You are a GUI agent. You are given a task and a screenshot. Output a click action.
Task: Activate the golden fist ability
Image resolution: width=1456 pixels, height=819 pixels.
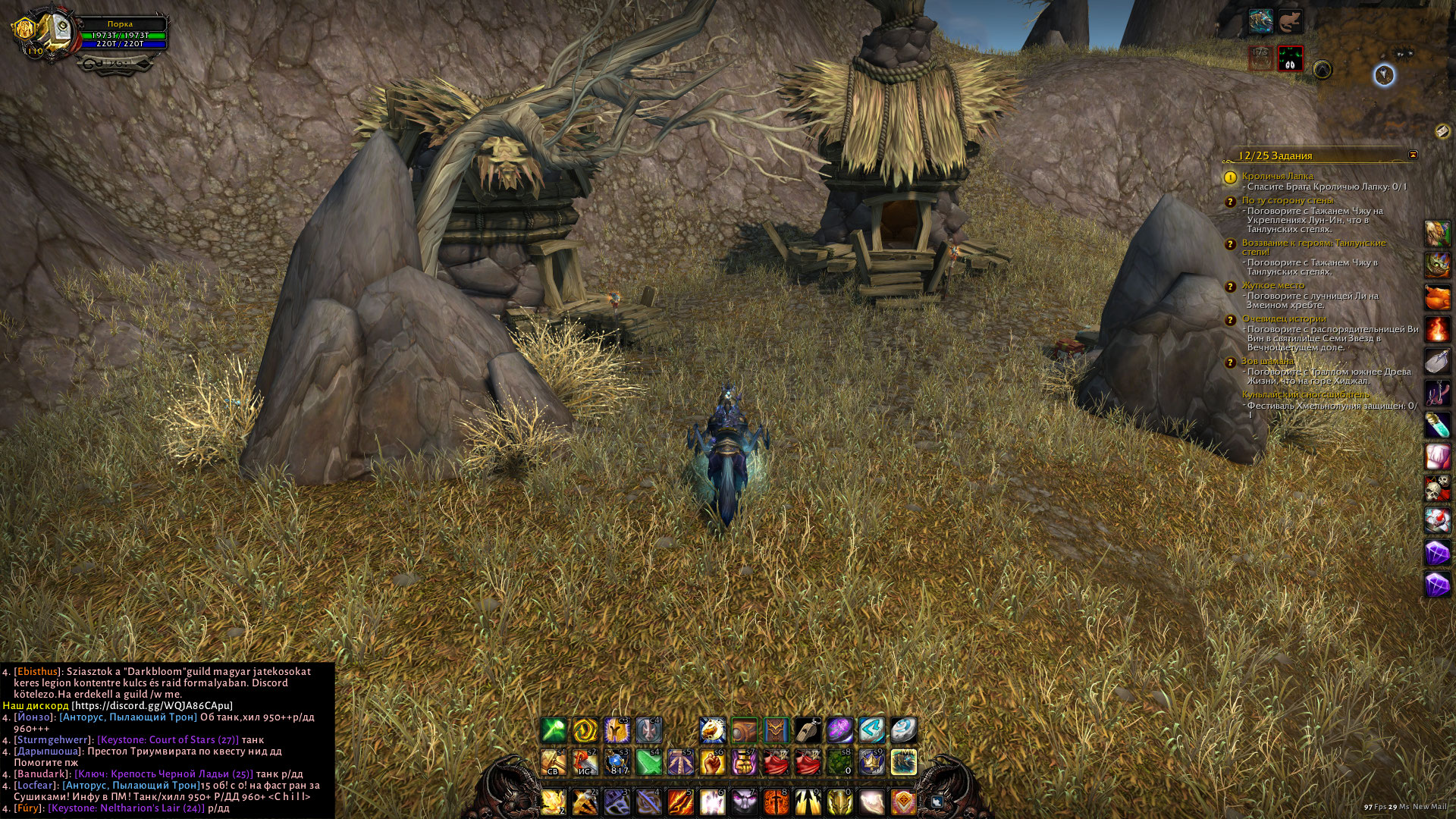click(x=712, y=762)
